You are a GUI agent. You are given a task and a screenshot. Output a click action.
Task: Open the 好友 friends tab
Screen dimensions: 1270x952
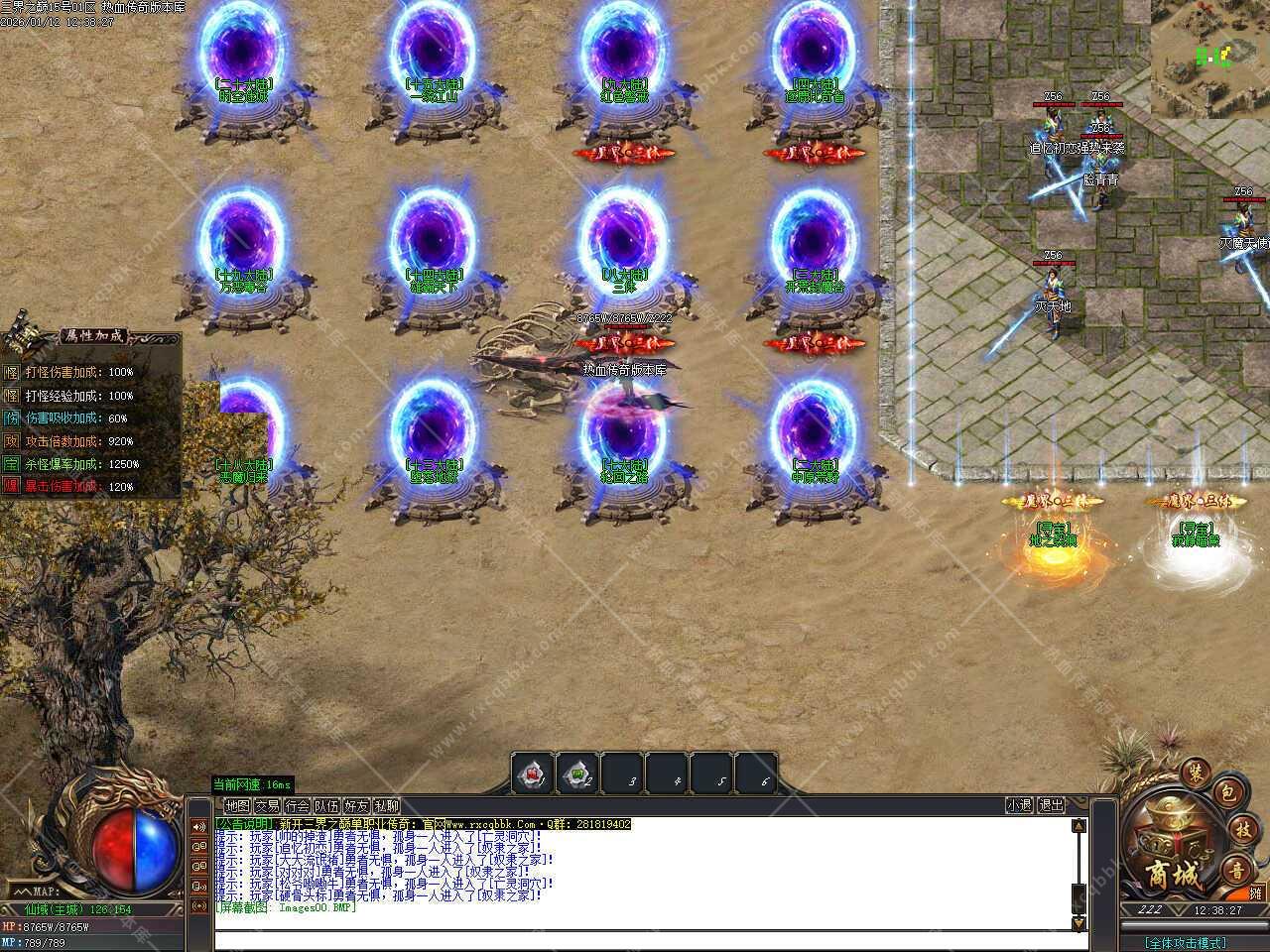(x=356, y=806)
